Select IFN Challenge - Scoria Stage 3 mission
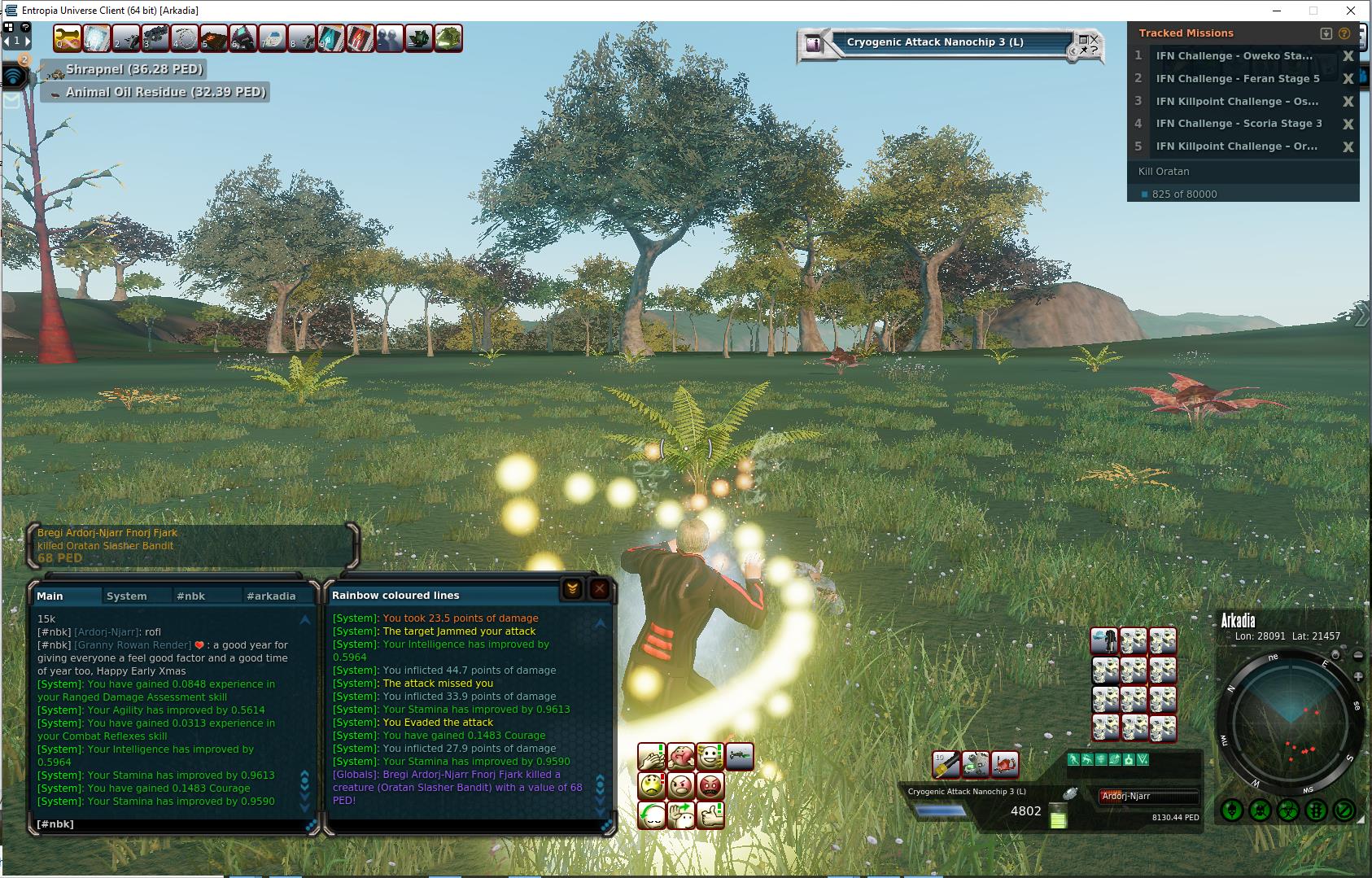 tap(1239, 124)
